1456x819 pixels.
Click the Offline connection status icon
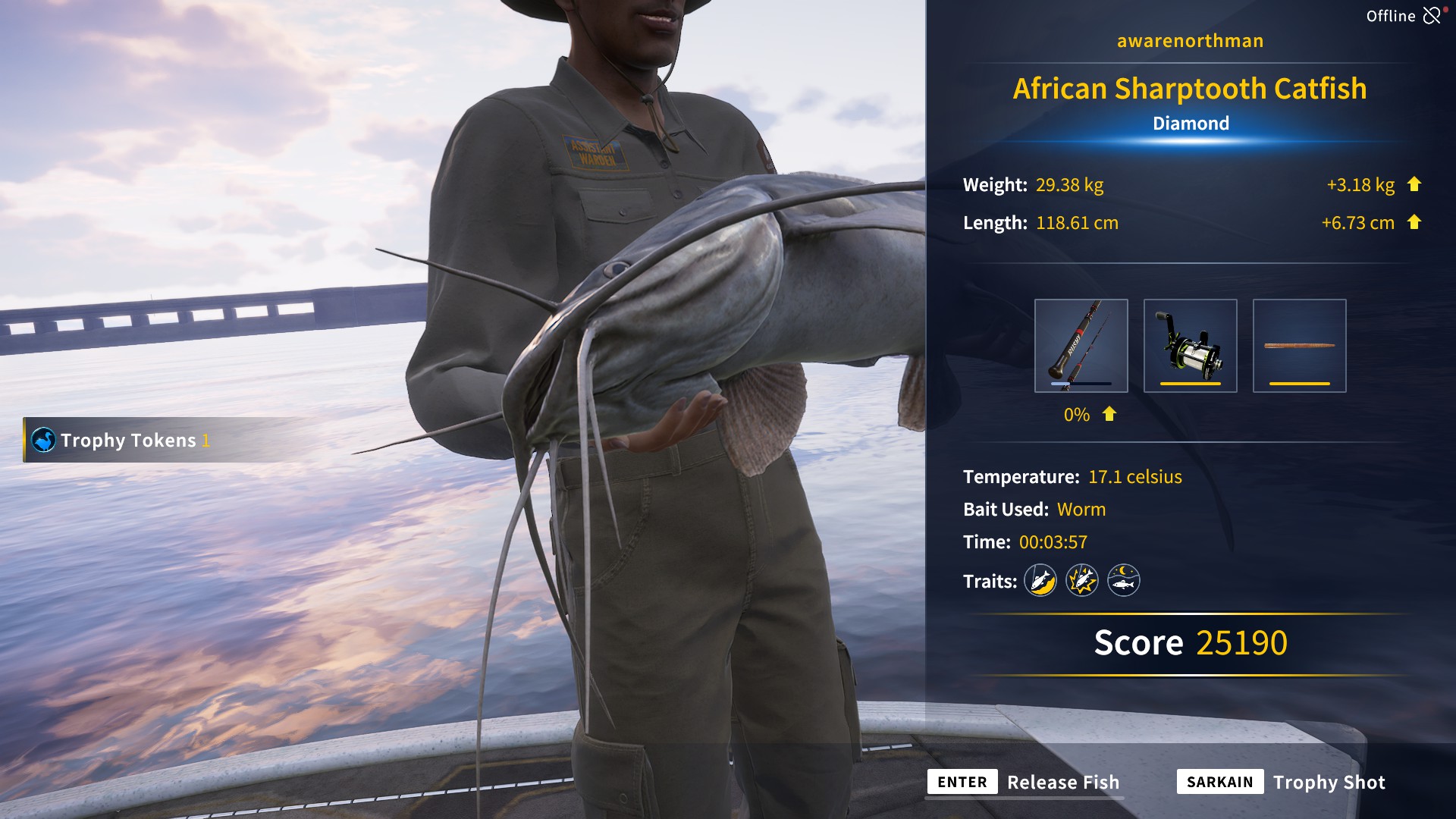pyautogui.click(x=1431, y=15)
